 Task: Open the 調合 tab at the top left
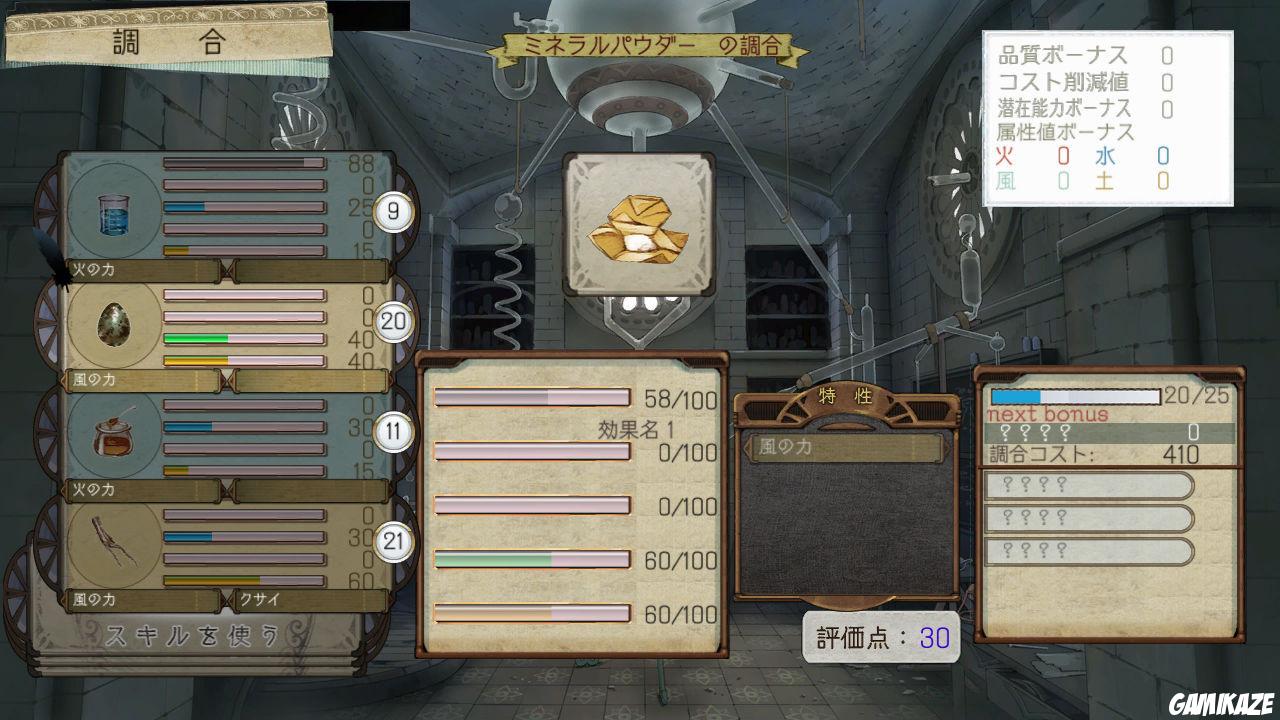tap(165, 41)
